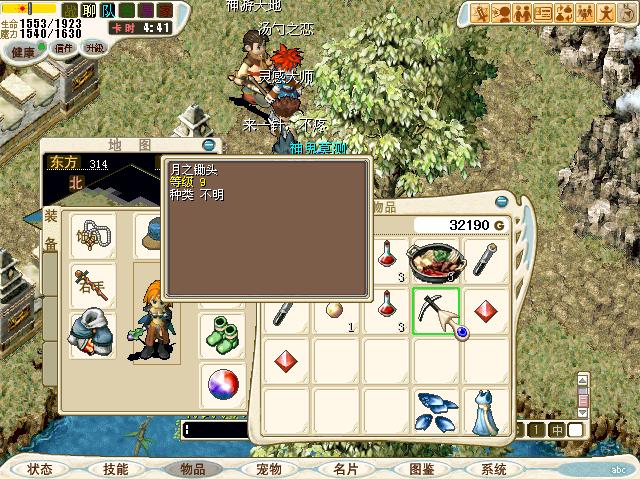Open the 图鉴 illustrated guide menu
640x480 pixels.
[x=420, y=468]
